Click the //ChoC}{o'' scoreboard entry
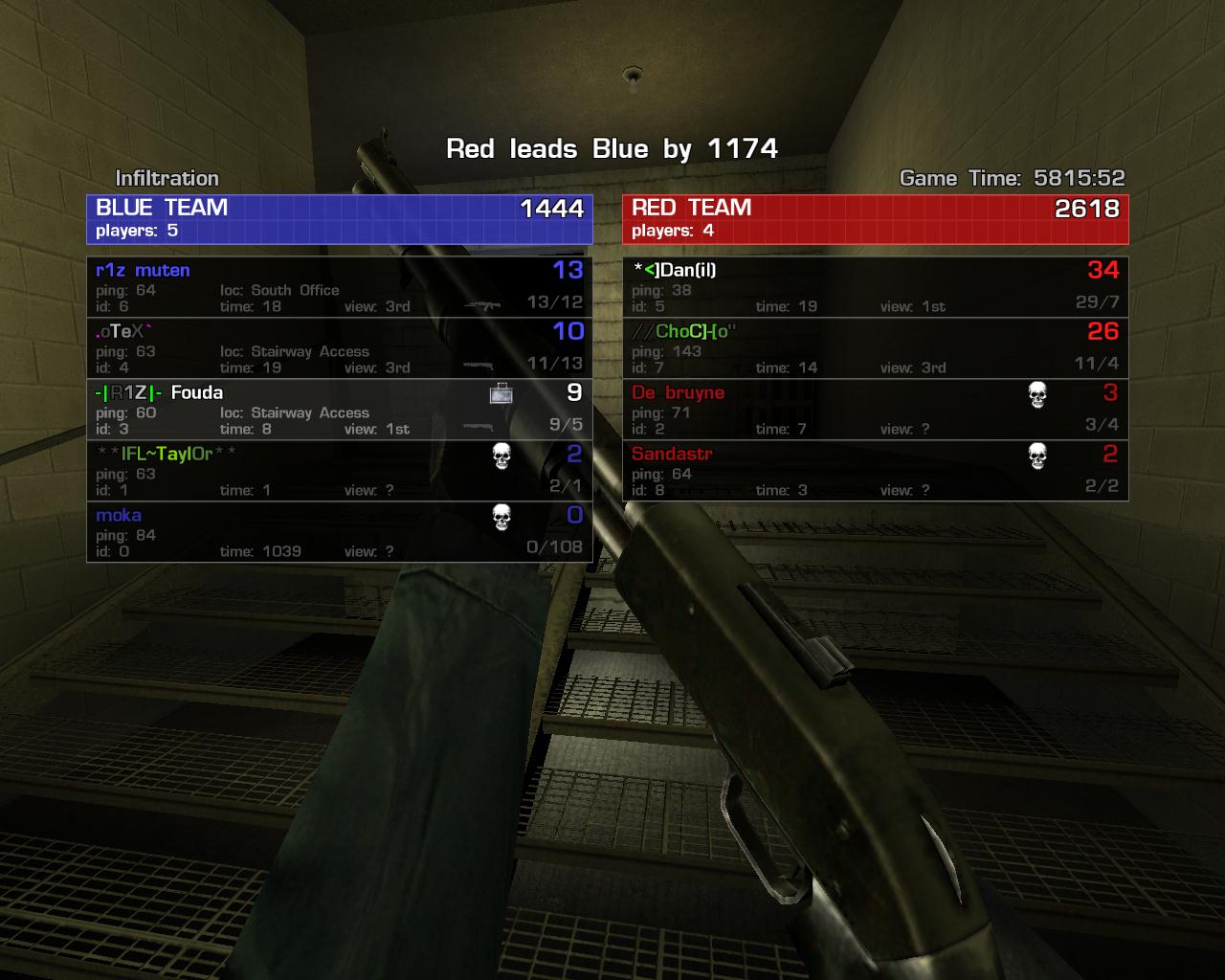This screenshot has height=980, width=1225. click(x=875, y=348)
